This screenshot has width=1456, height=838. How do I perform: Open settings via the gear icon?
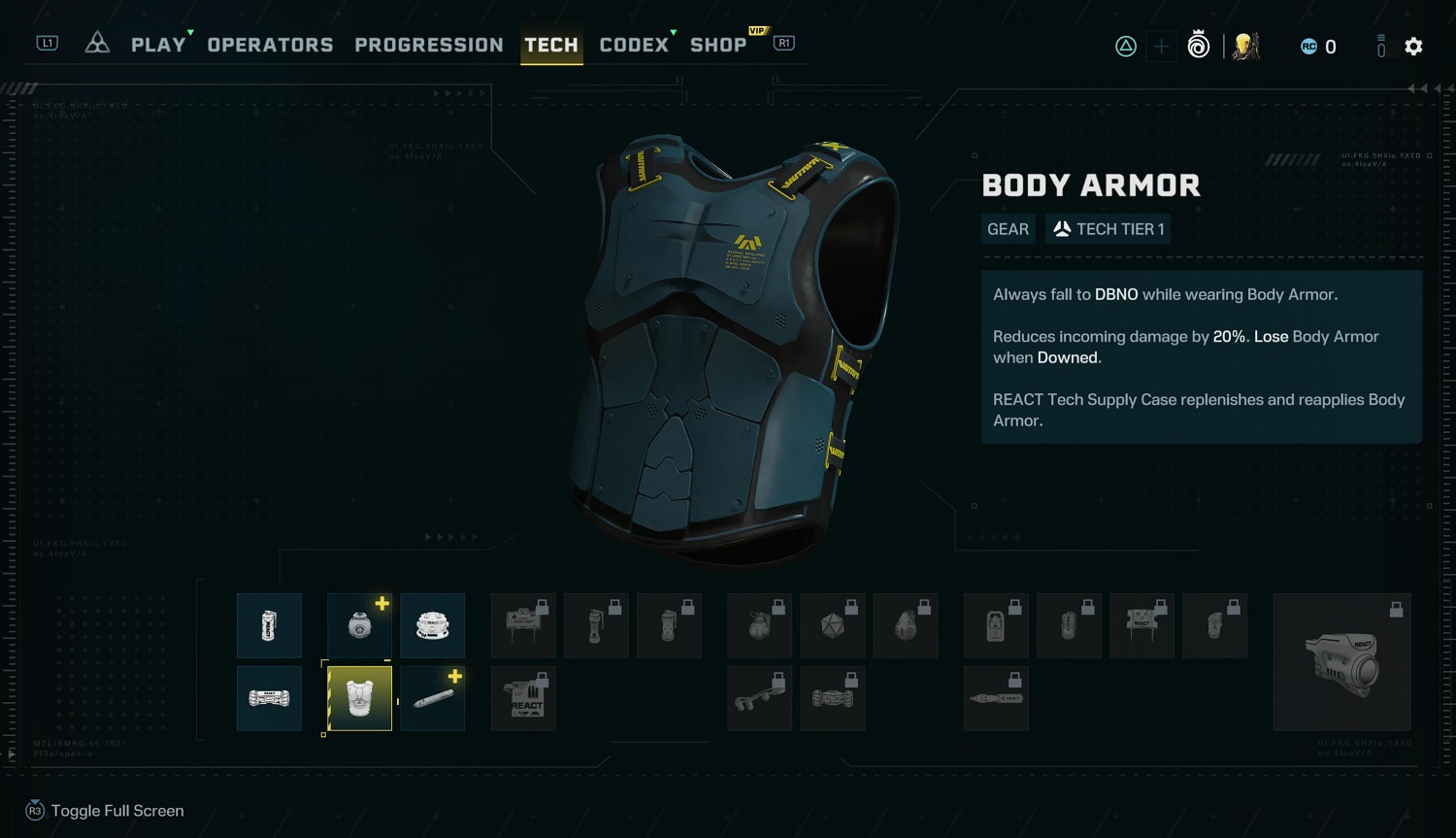click(1413, 47)
